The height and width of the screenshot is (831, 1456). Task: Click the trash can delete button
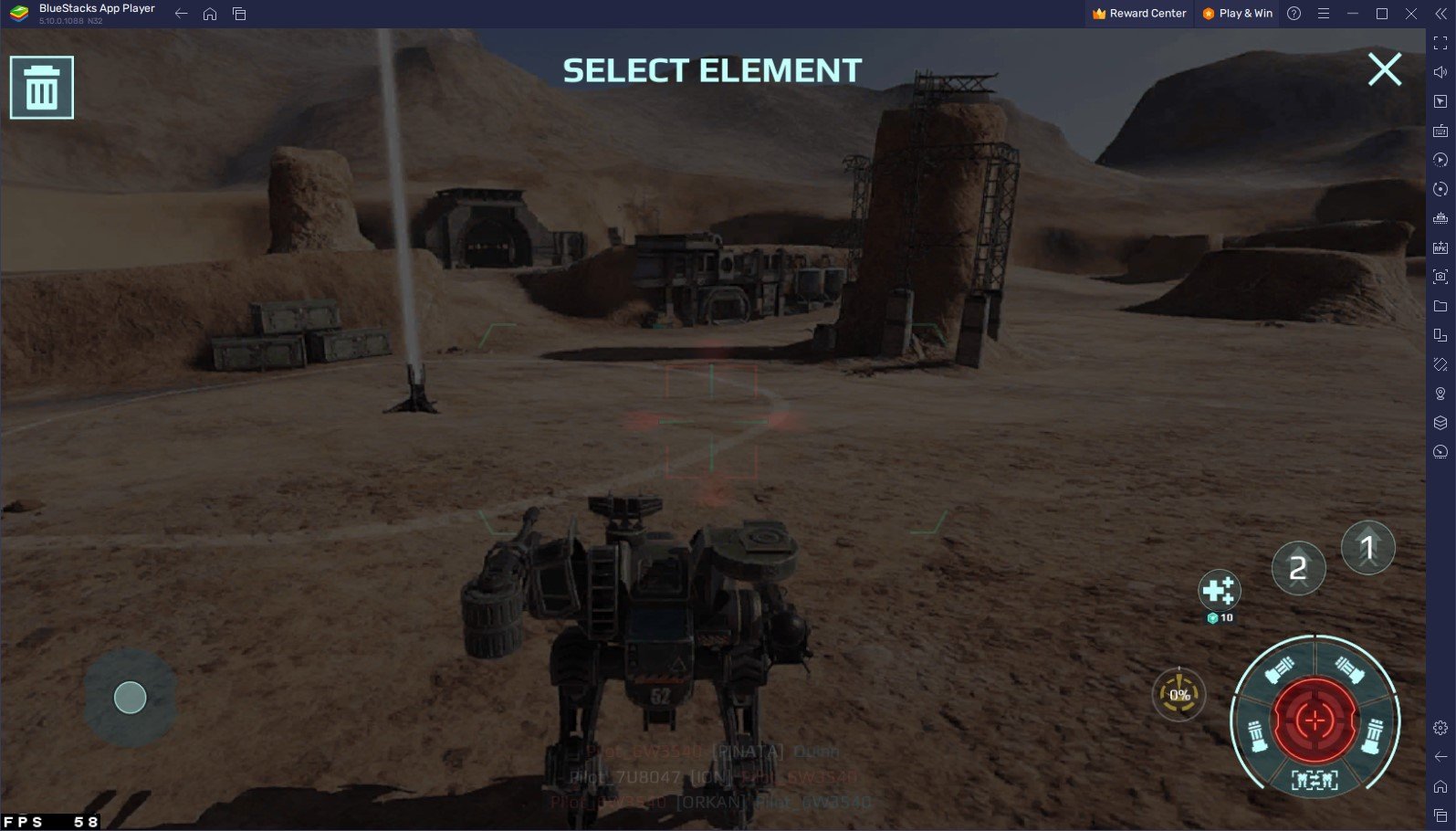pos(42,88)
